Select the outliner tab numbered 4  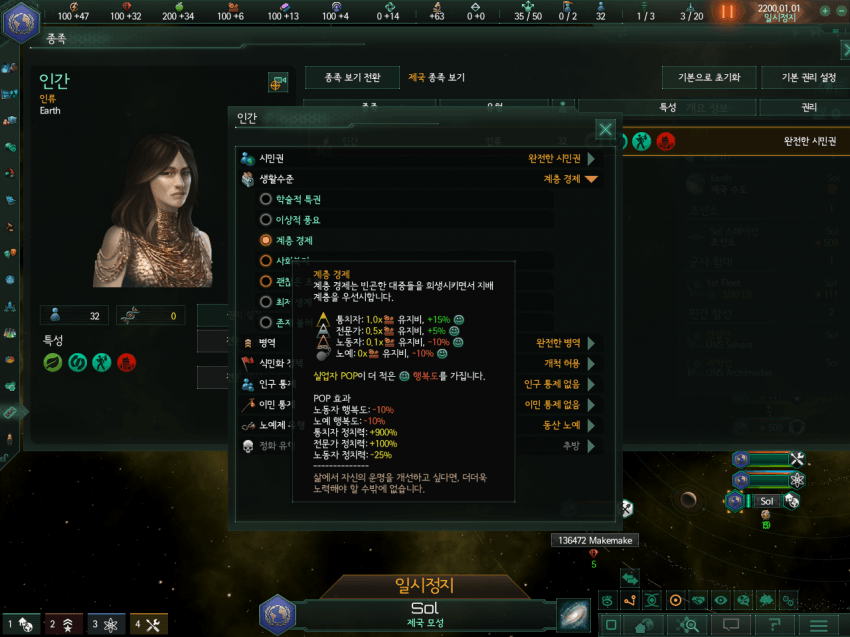(x=148, y=624)
